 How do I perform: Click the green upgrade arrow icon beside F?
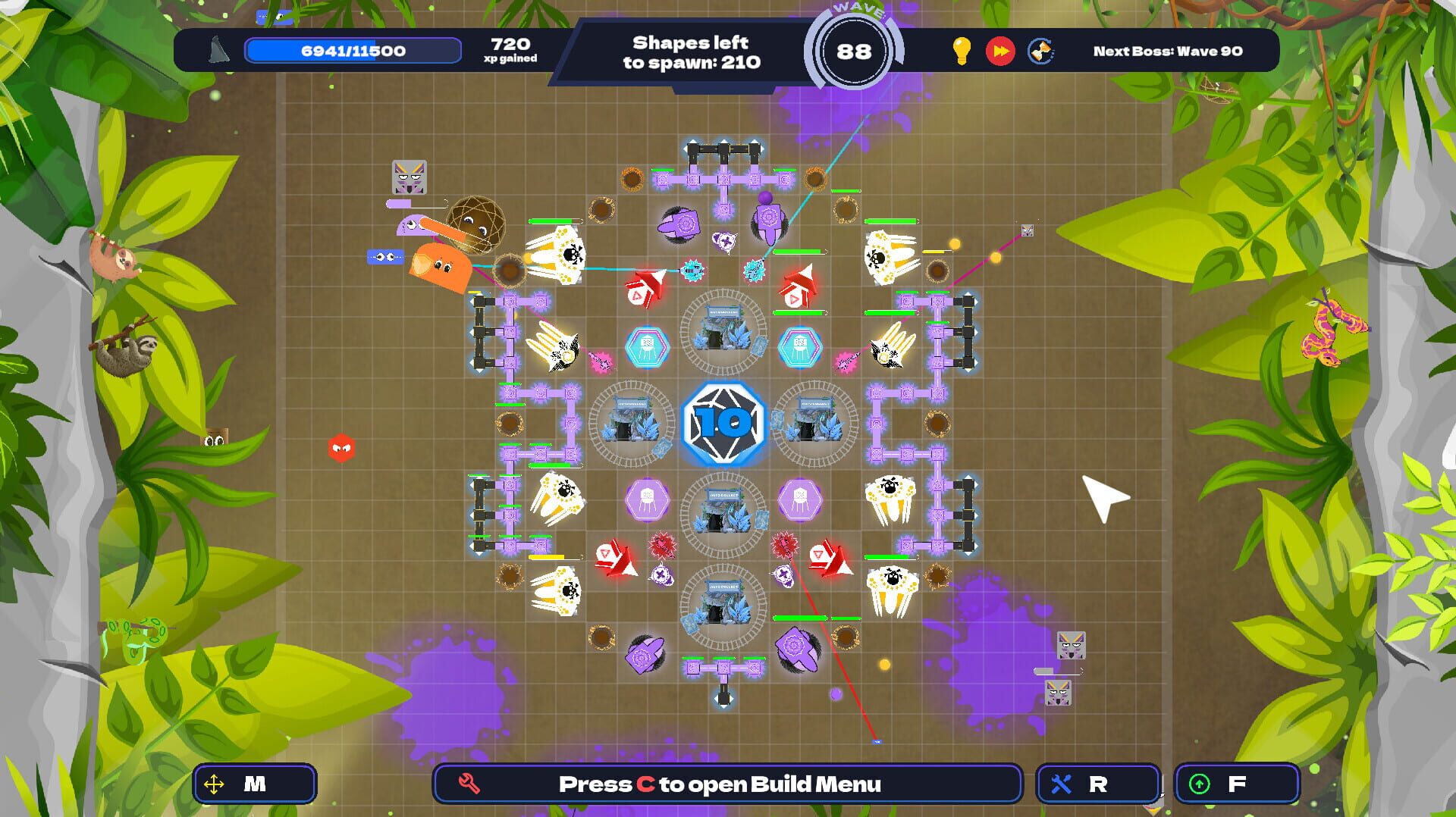[1201, 785]
